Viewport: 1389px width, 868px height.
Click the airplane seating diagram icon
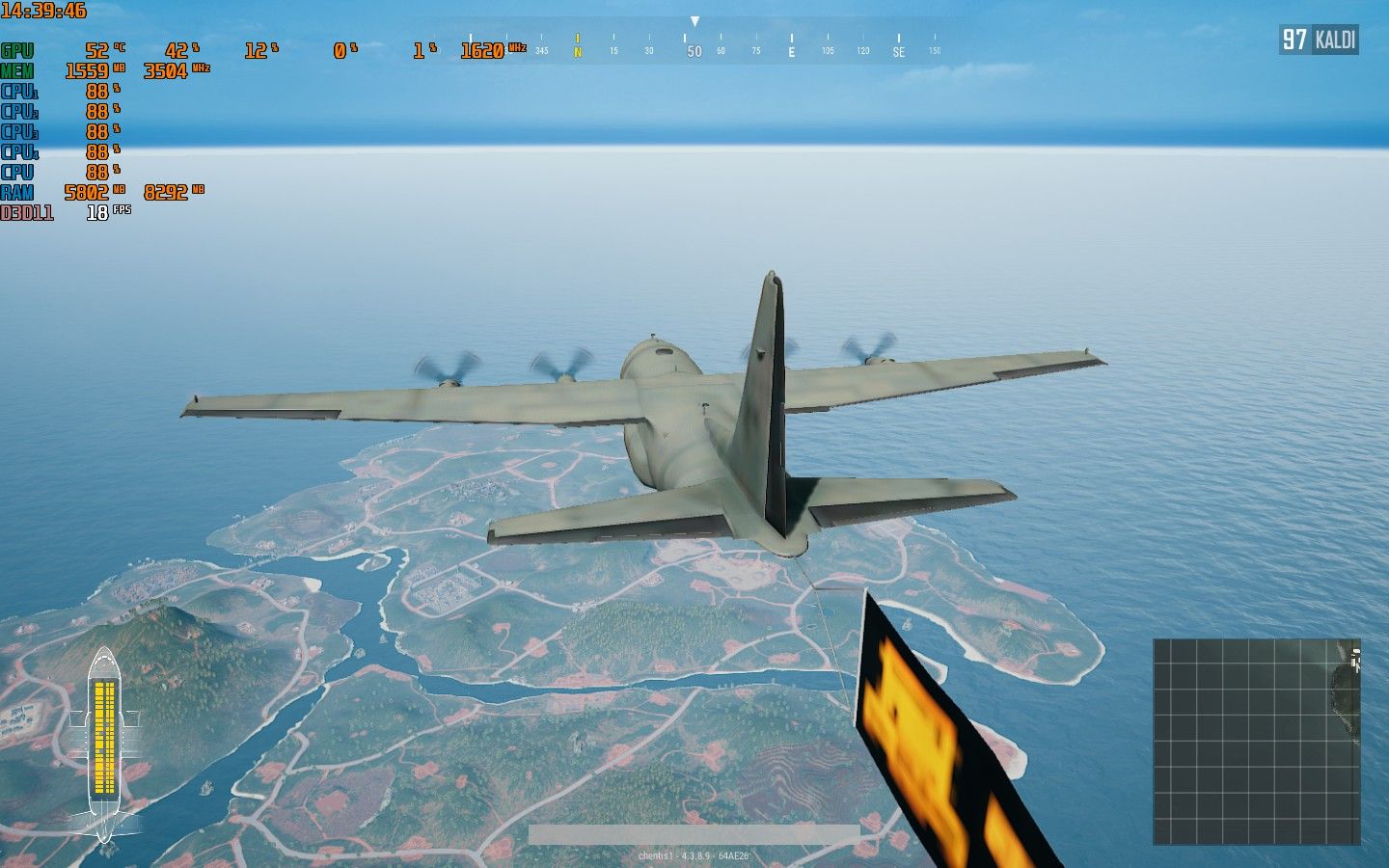pos(104,745)
